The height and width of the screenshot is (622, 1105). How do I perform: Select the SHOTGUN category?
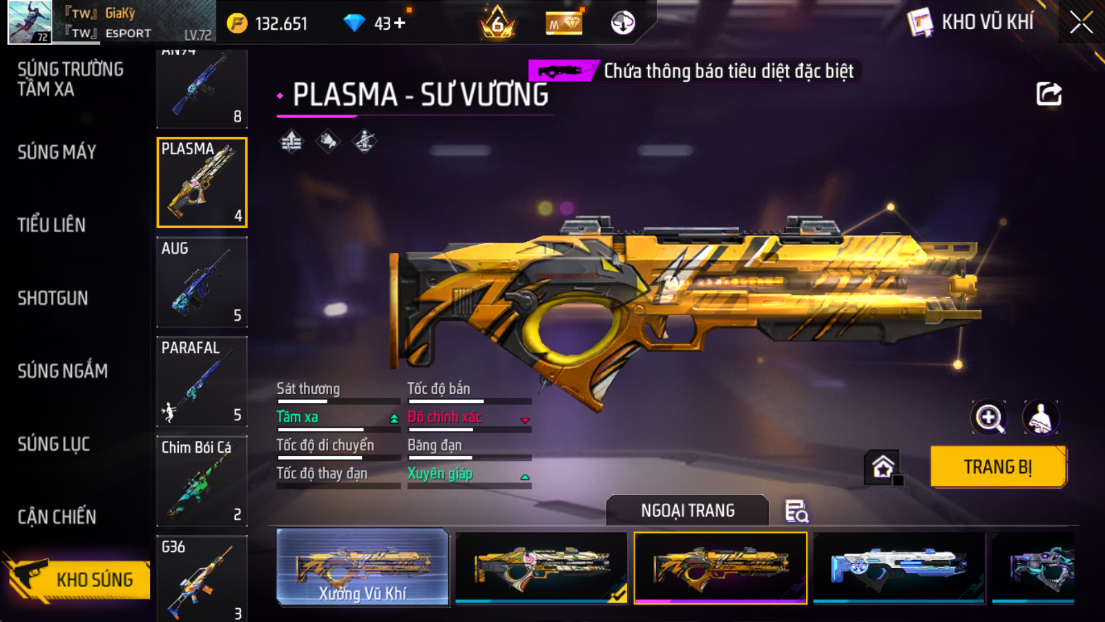point(53,298)
